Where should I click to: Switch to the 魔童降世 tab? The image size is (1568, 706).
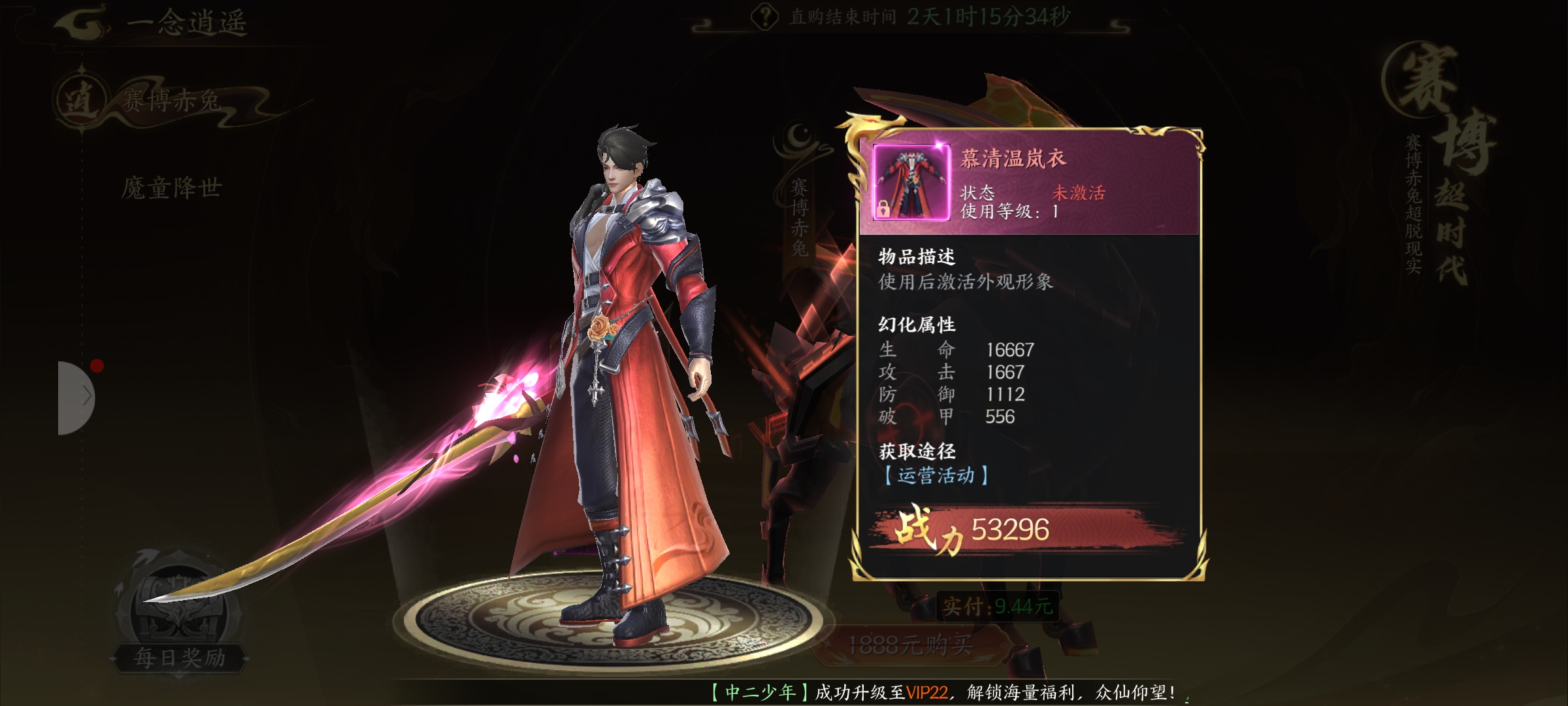[x=171, y=188]
